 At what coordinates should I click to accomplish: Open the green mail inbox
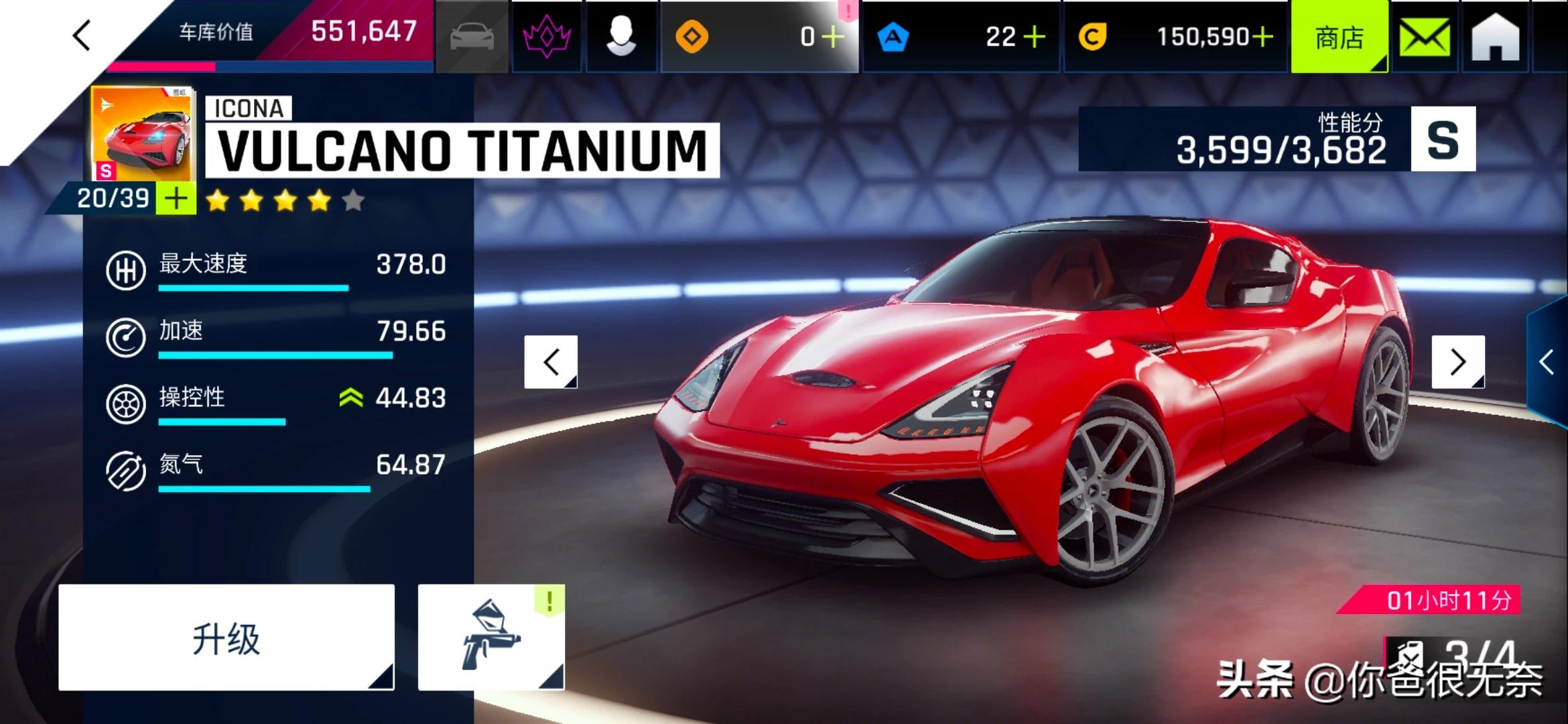[x=1425, y=38]
